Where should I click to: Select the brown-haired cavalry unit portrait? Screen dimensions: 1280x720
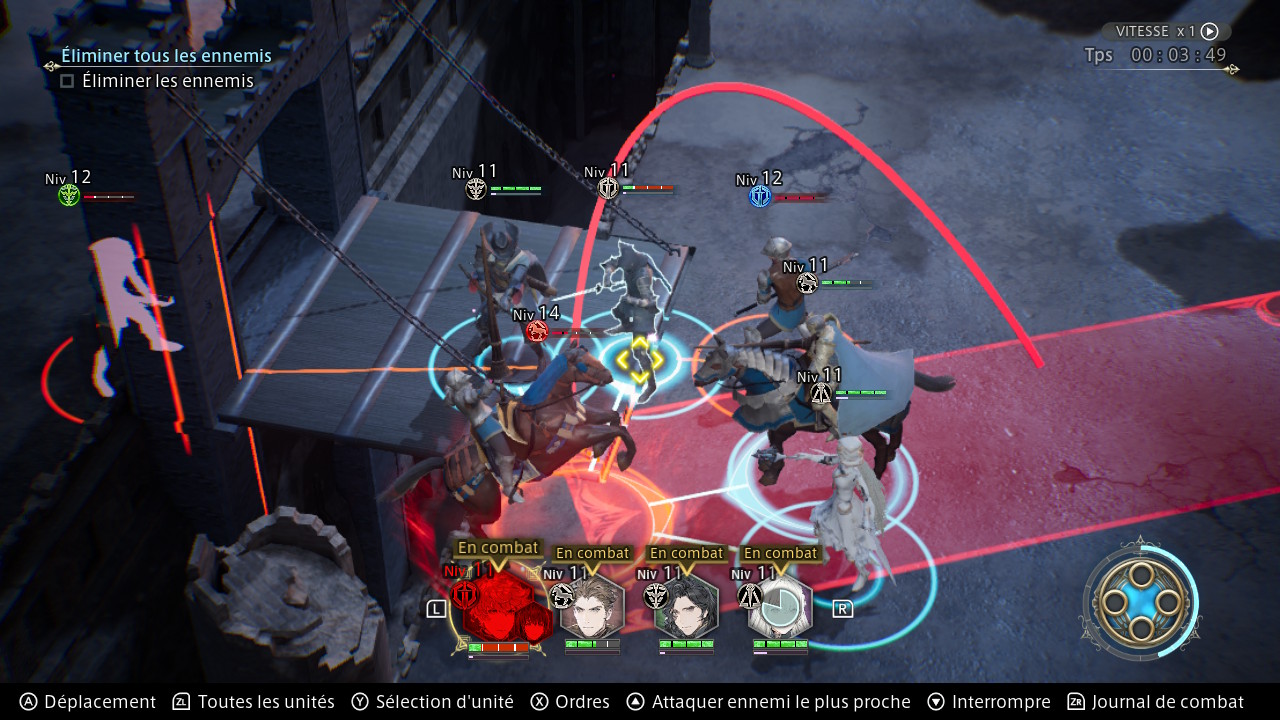(x=593, y=607)
